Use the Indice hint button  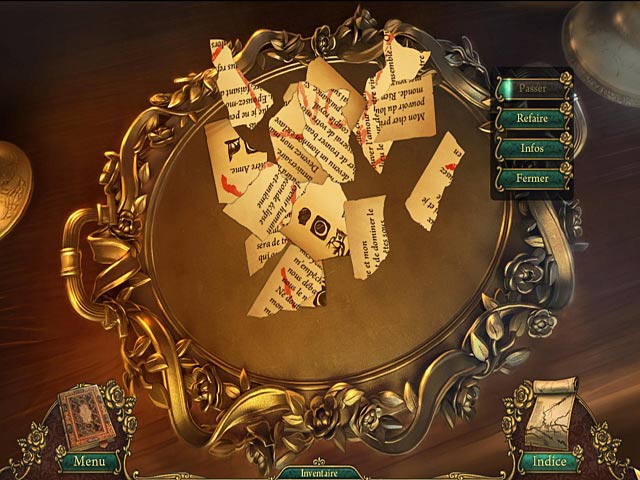point(548,461)
